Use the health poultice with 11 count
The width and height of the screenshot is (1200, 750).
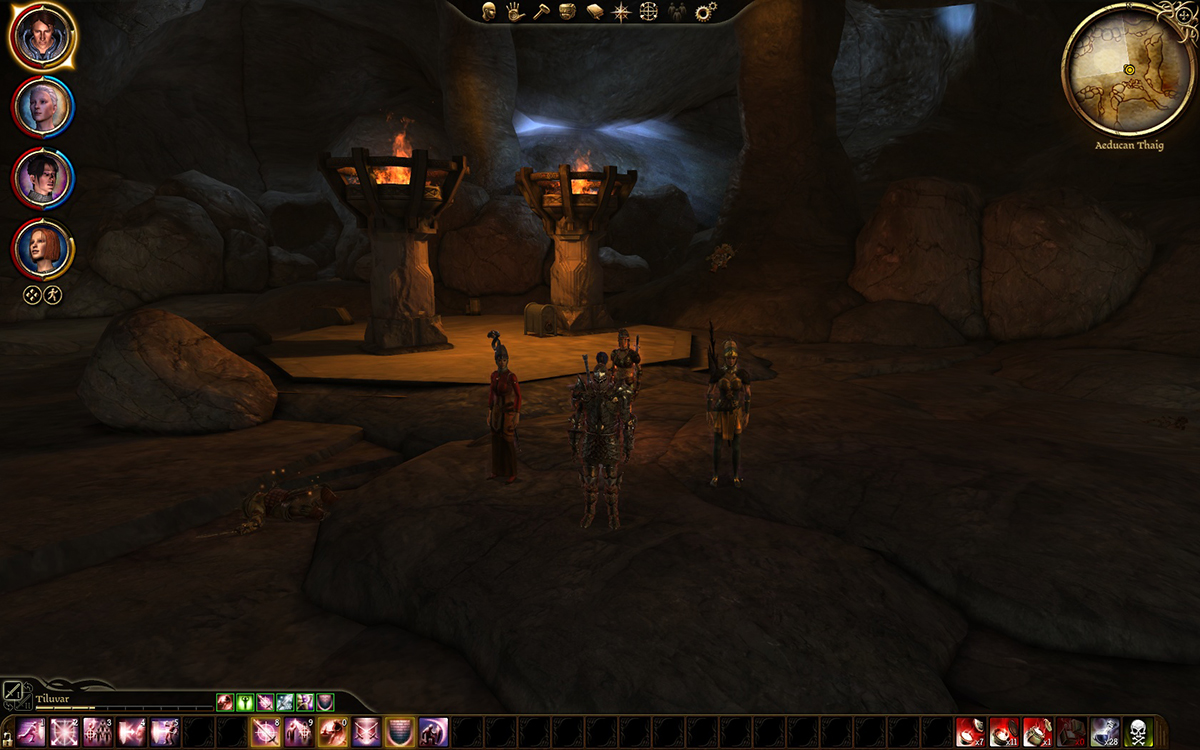1004,732
